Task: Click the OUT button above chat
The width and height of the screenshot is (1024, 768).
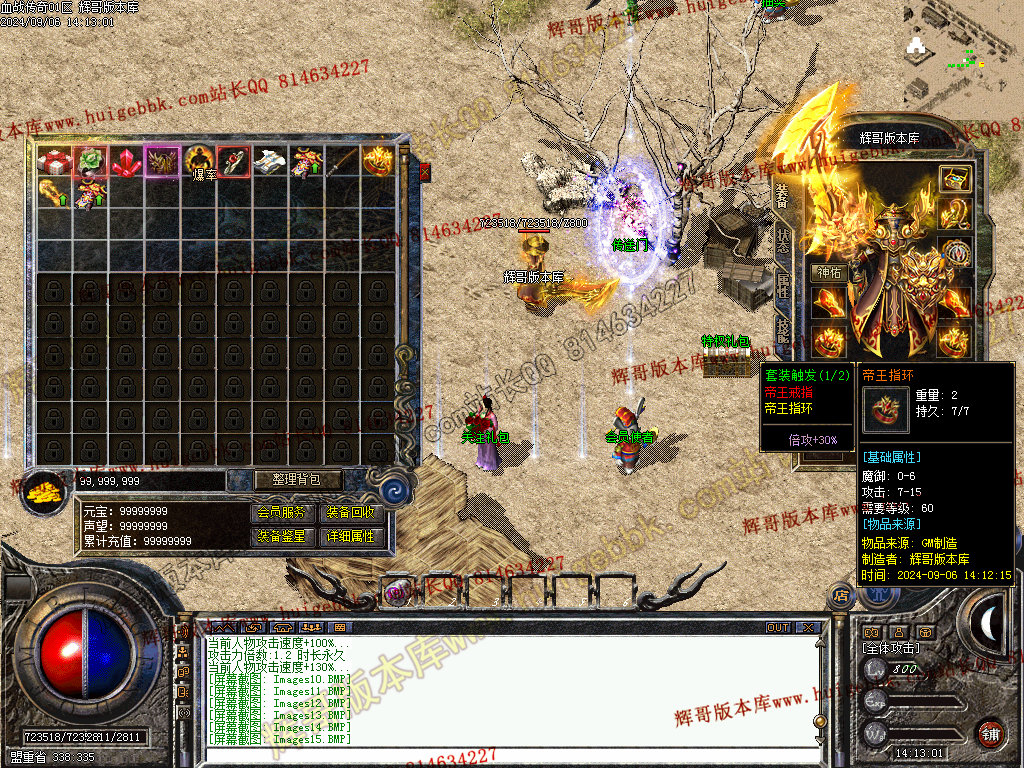Action: [777, 628]
